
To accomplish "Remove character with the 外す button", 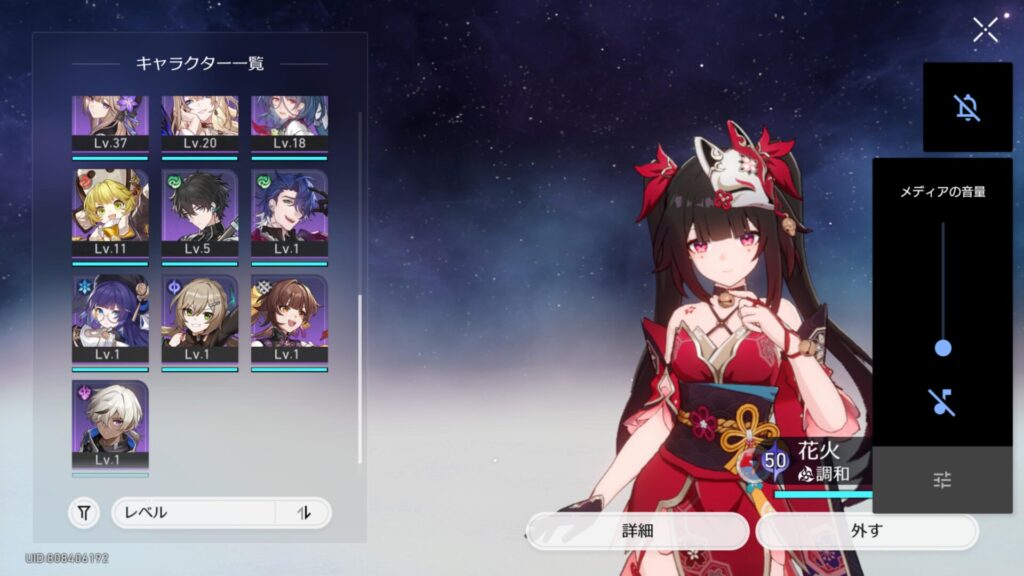I will pos(866,531).
